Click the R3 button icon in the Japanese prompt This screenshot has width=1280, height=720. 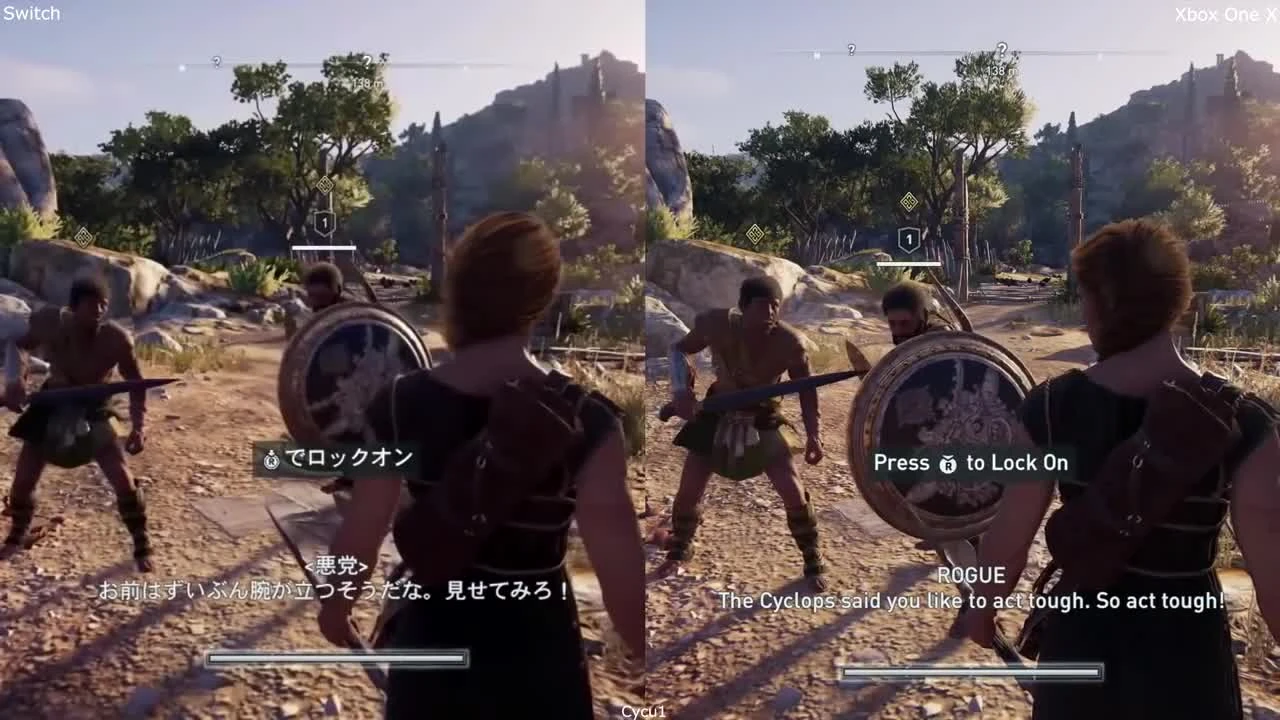pyautogui.click(x=272, y=460)
